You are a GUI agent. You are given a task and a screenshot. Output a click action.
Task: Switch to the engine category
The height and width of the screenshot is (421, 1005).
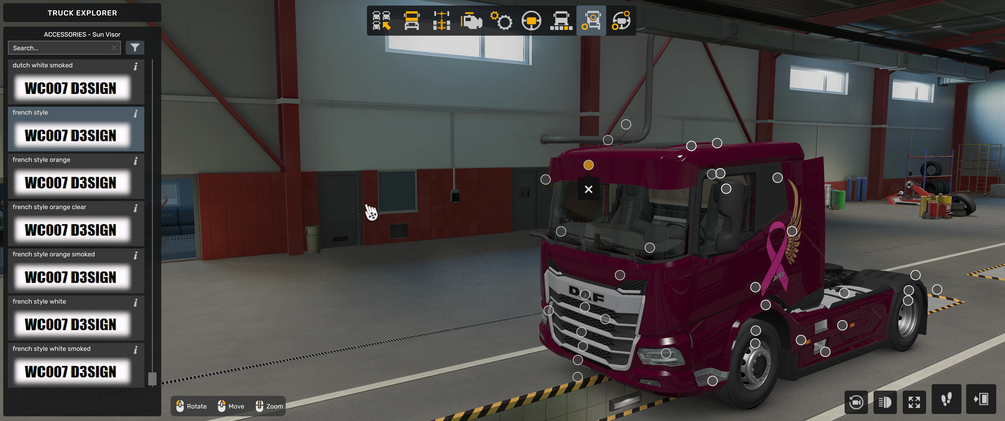[471, 21]
